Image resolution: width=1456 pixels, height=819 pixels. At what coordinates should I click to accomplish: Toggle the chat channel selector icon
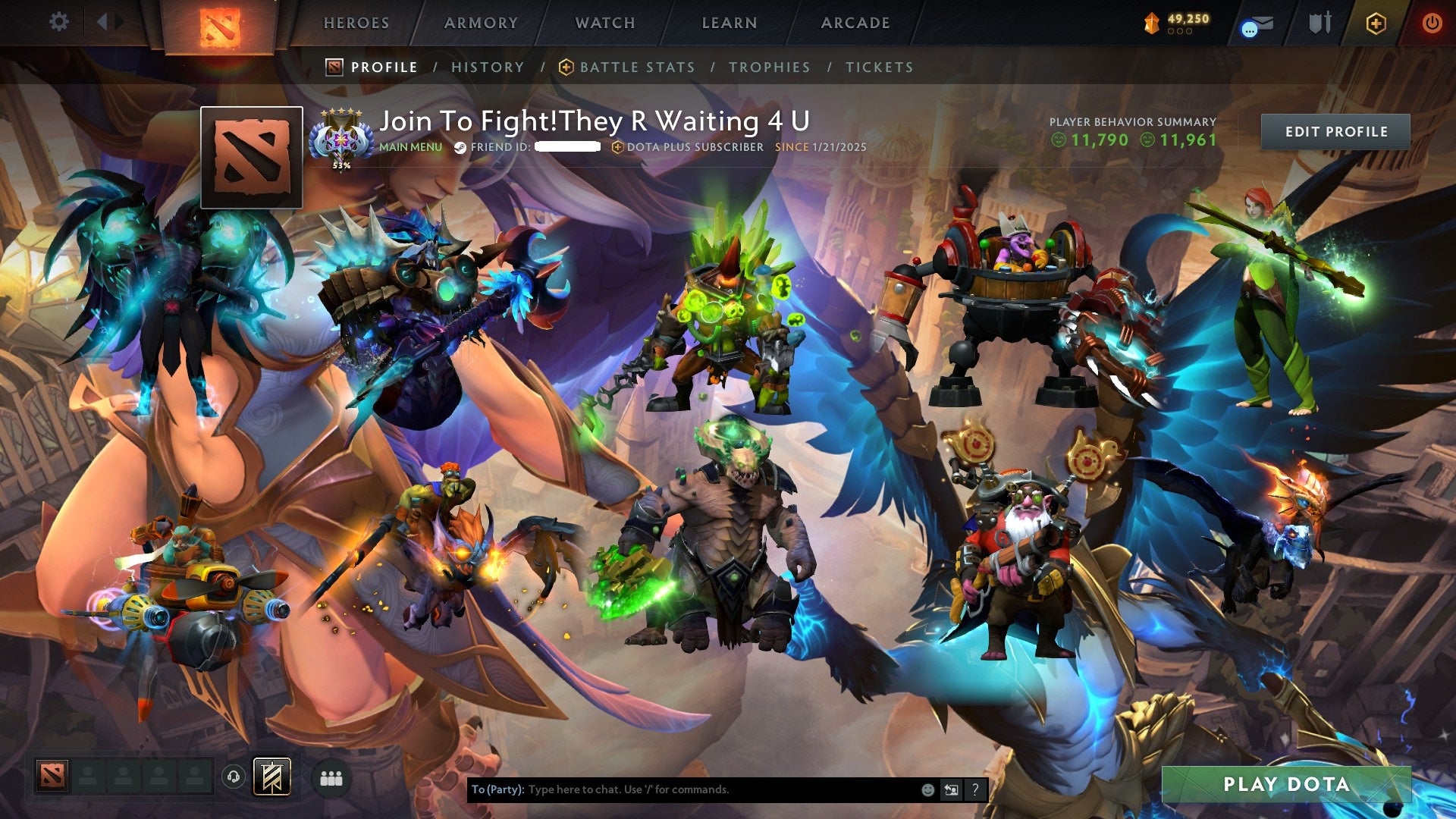pyautogui.click(x=949, y=789)
